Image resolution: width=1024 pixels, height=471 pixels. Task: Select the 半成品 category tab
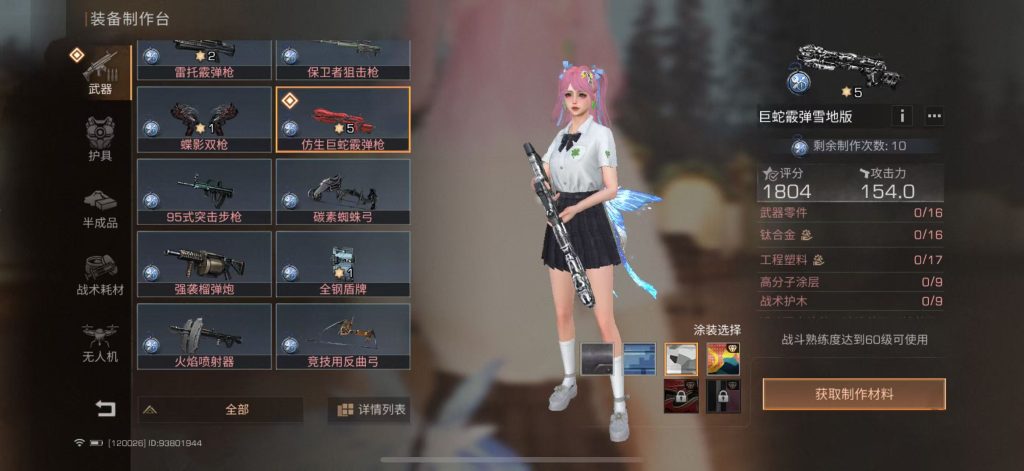point(100,207)
